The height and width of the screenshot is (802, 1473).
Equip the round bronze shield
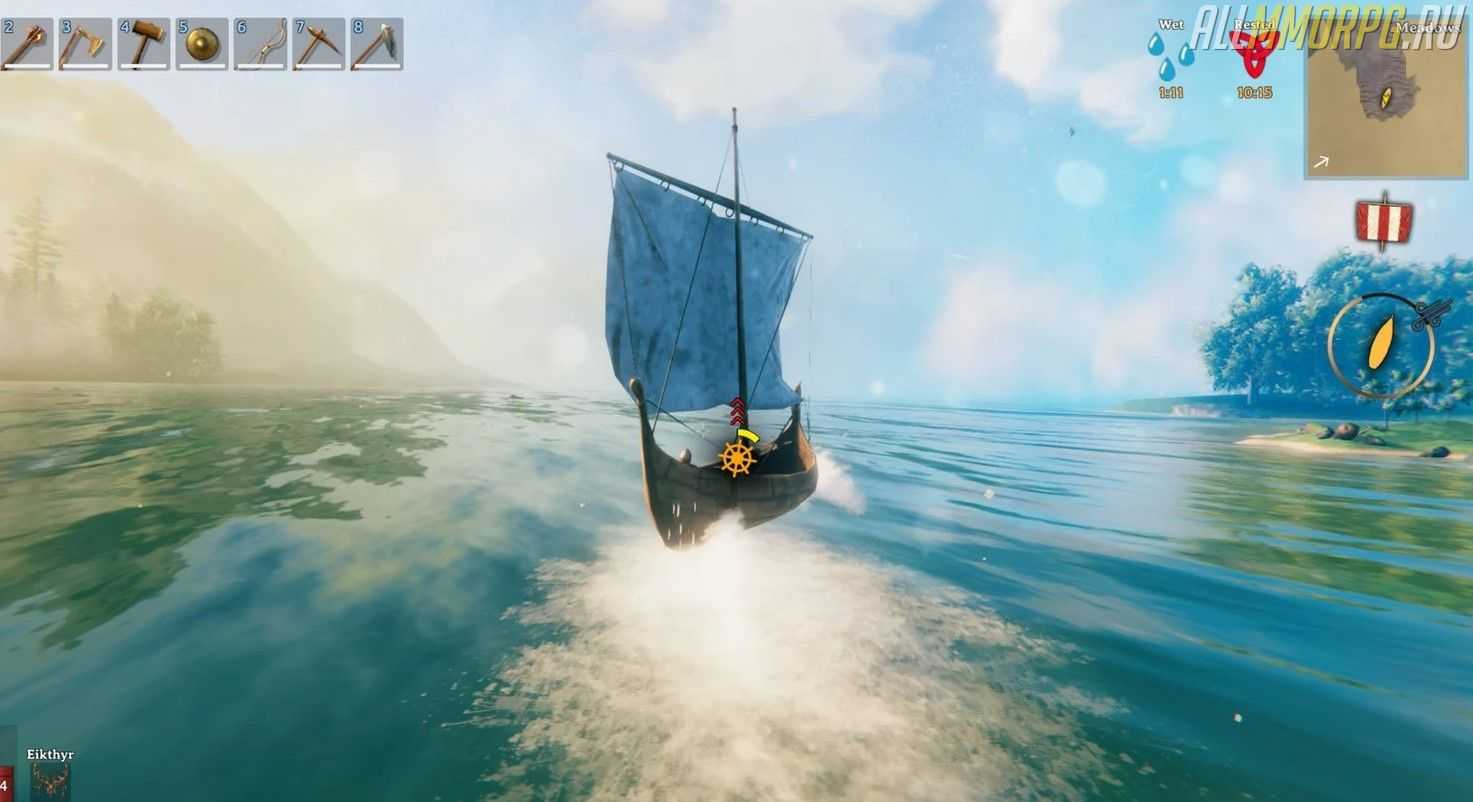[202, 44]
